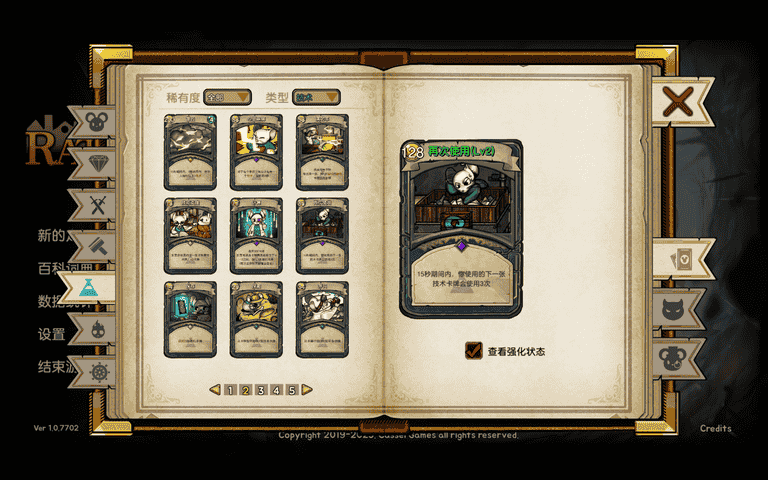This screenshot has width=768, height=480.
Task: Switch to the ship wheel tab
Action: tap(98, 372)
